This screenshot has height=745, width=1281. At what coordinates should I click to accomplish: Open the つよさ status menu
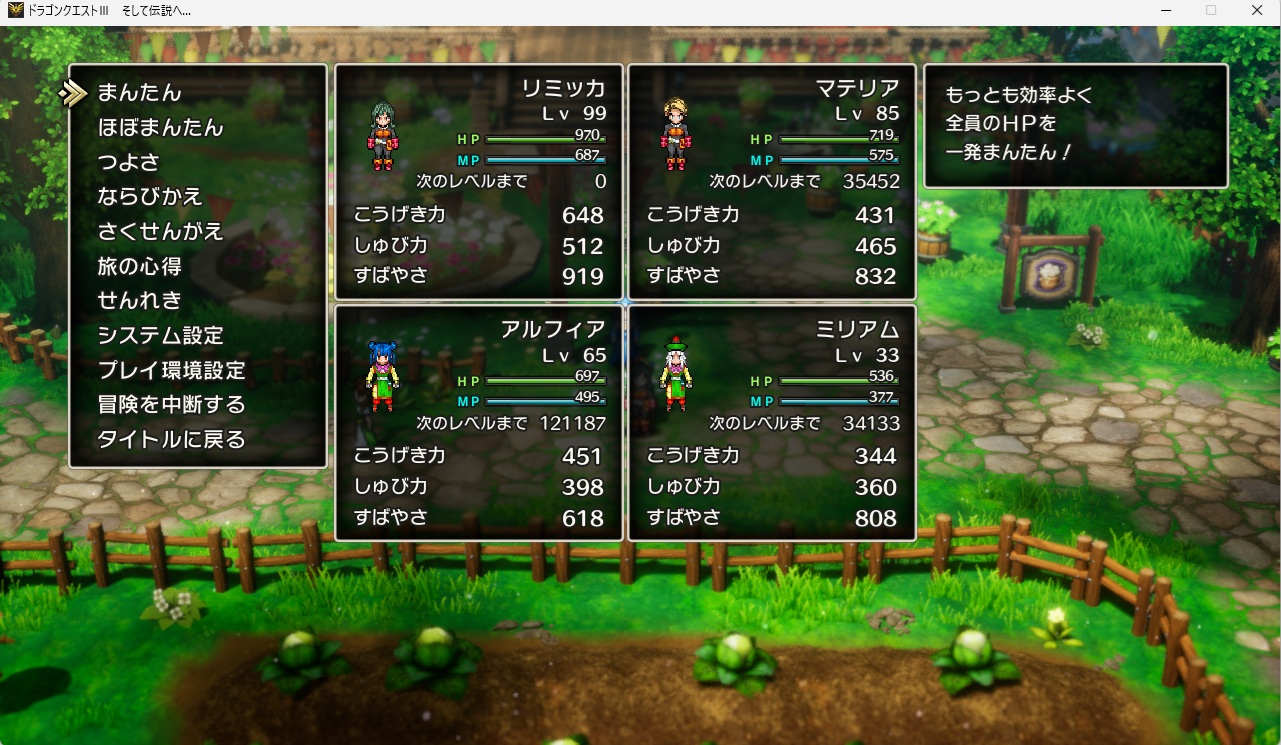coord(128,162)
